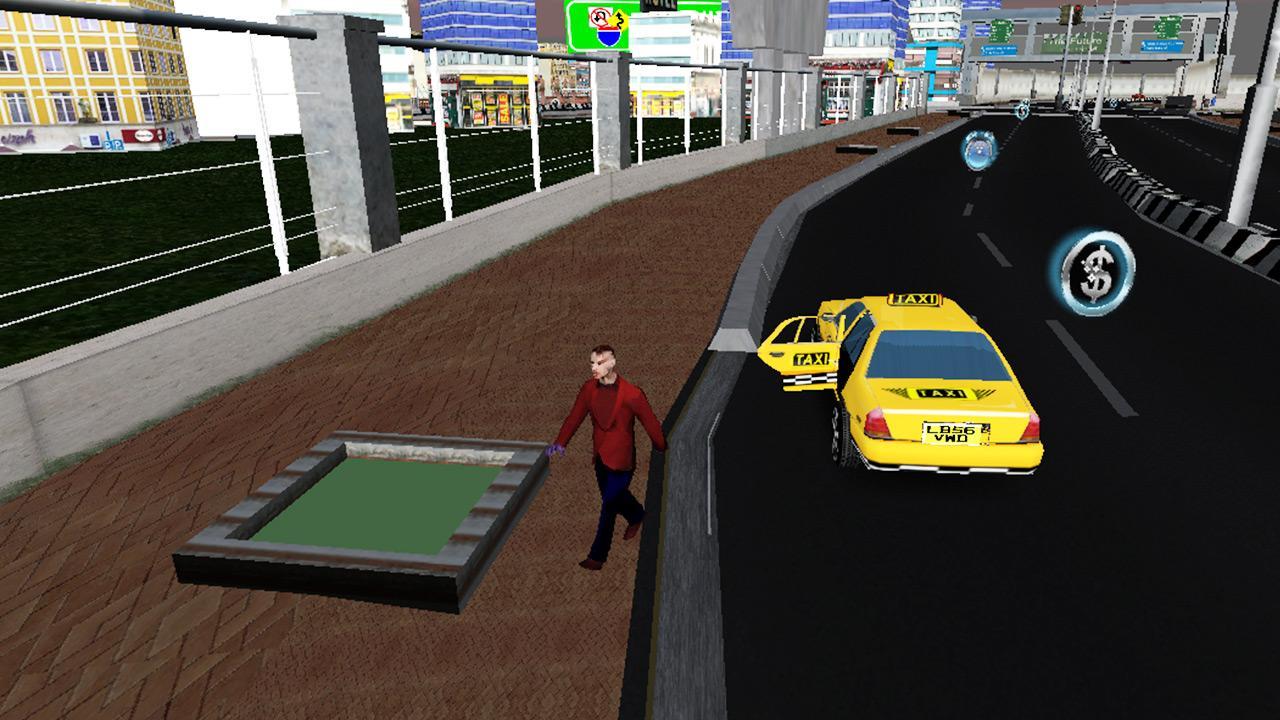Image resolution: width=1280 pixels, height=720 pixels.
Task: Click The Future billboard on the overpass
Action: (1076, 40)
